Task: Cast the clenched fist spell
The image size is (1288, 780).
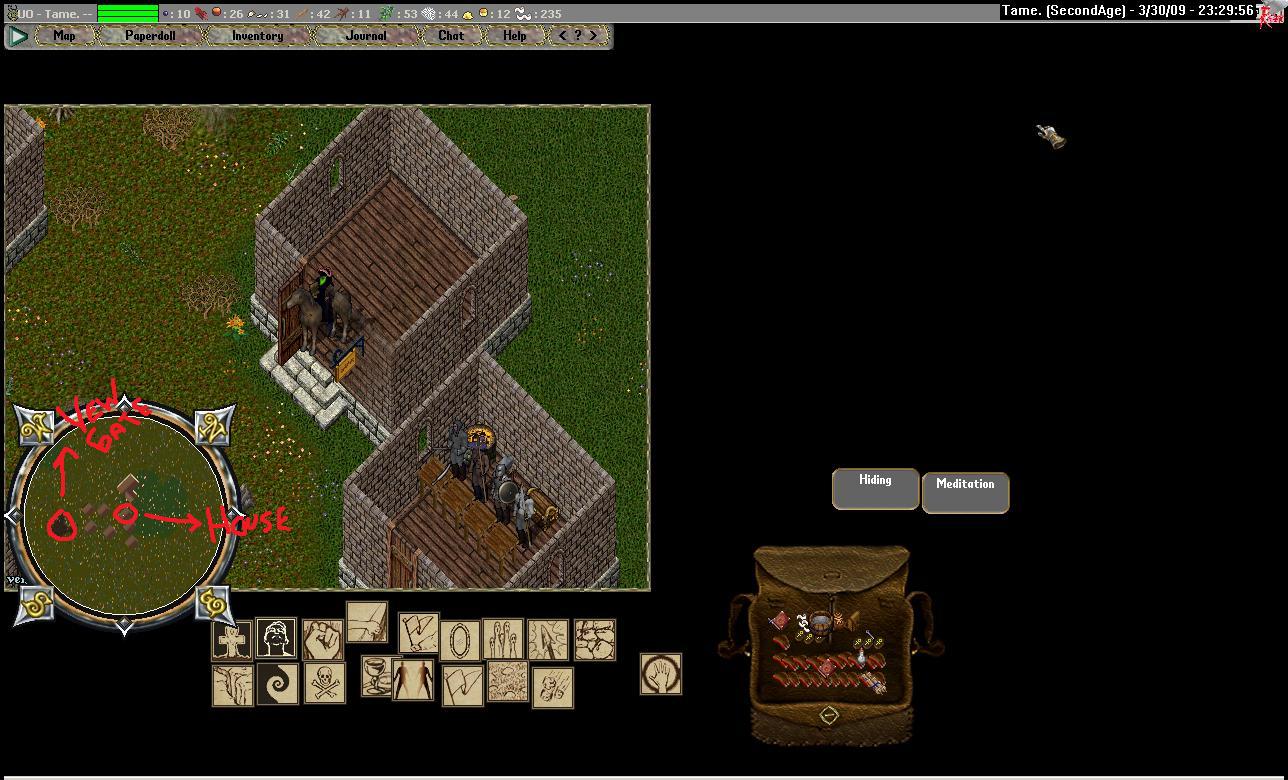Action: pyautogui.click(x=322, y=639)
